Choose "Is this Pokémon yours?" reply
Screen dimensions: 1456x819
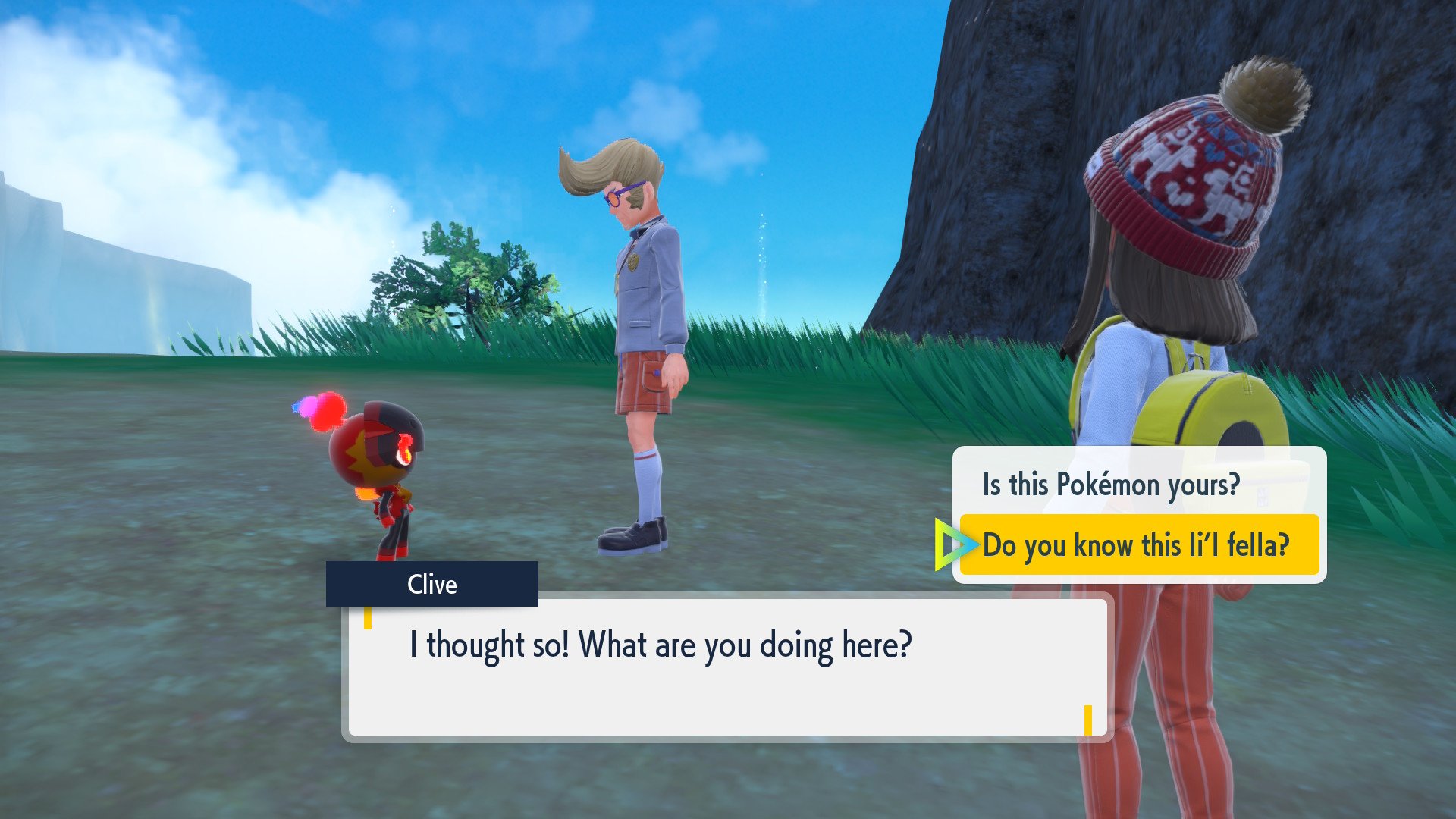point(1111,485)
